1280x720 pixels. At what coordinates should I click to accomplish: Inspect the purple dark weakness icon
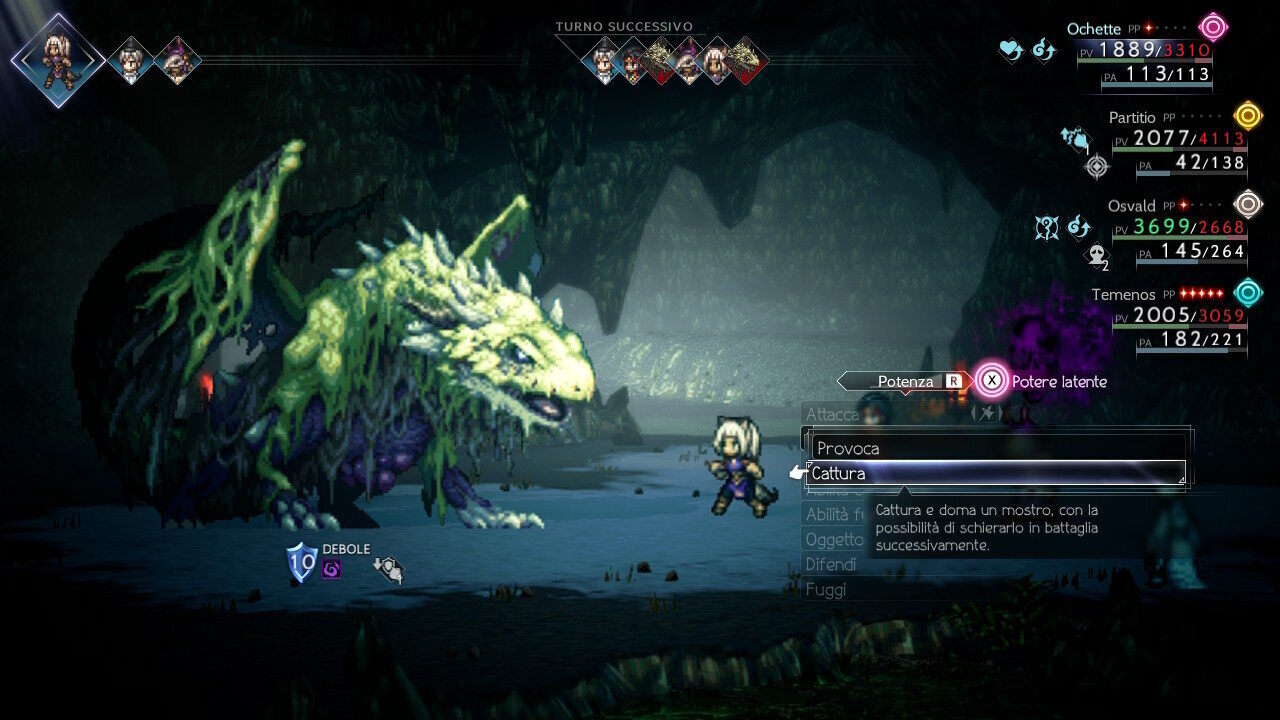pyautogui.click(x=332, y=569)
